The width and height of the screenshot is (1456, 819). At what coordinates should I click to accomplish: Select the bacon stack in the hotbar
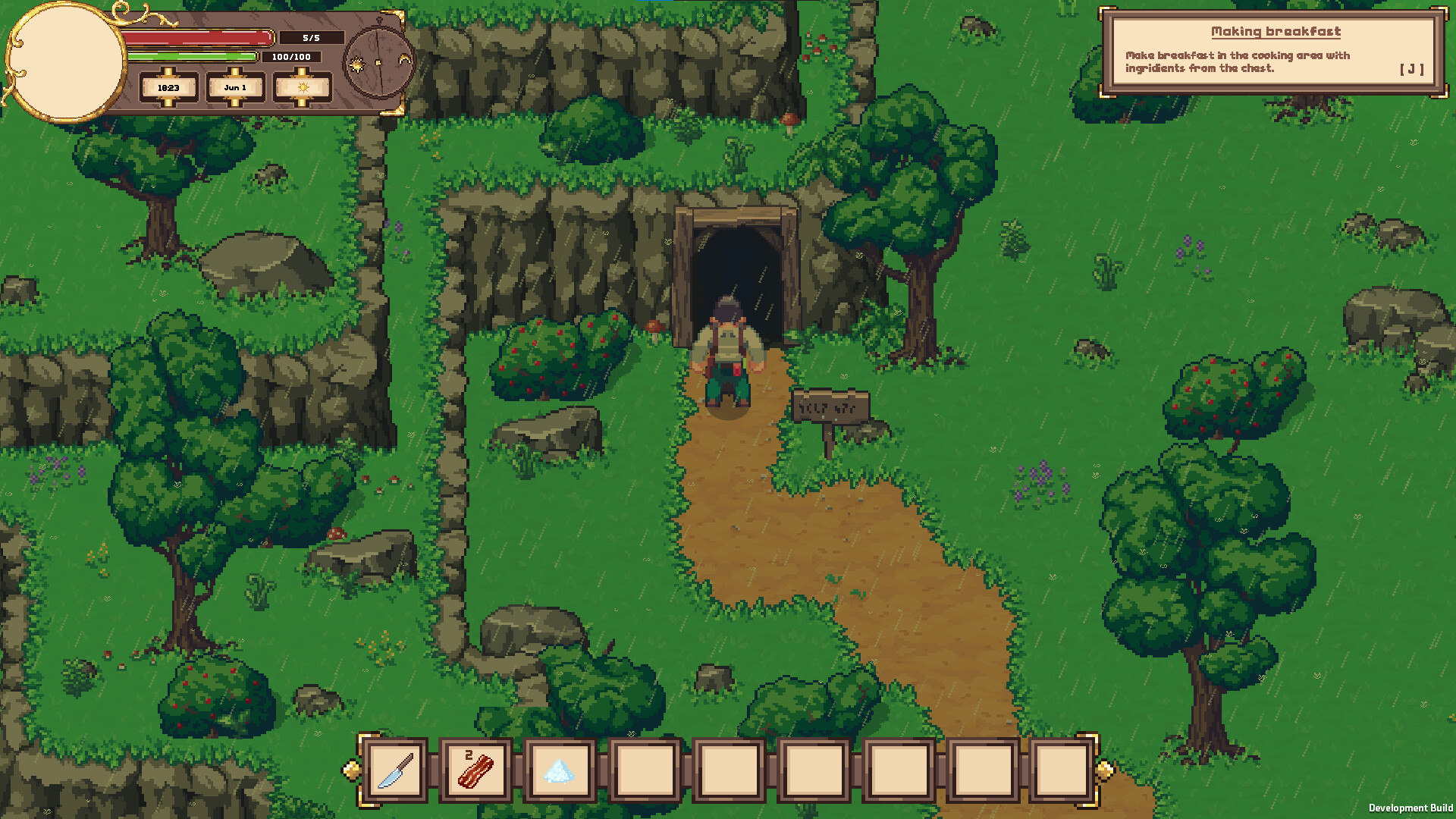pyautogui.click(x=476, y=770)
